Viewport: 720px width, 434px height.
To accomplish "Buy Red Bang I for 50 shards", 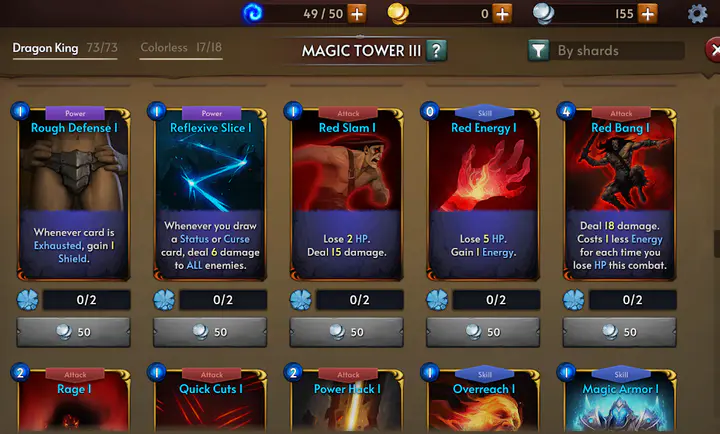I will (620, 332).
